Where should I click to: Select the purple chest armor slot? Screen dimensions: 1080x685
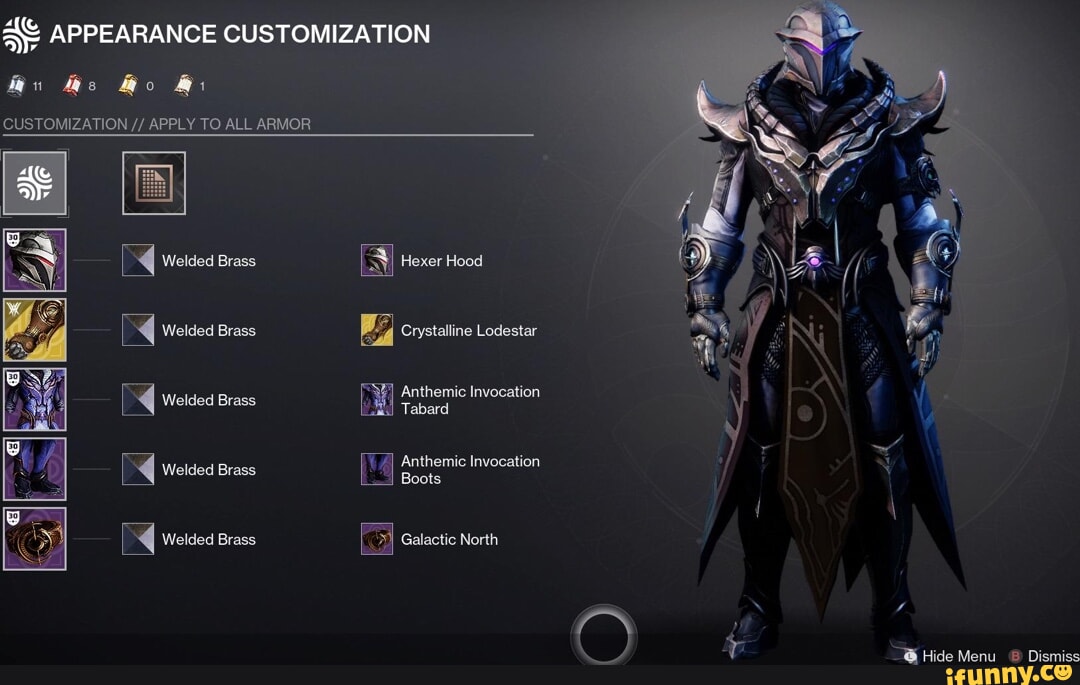pyautogui.click(x=35, y=400)
